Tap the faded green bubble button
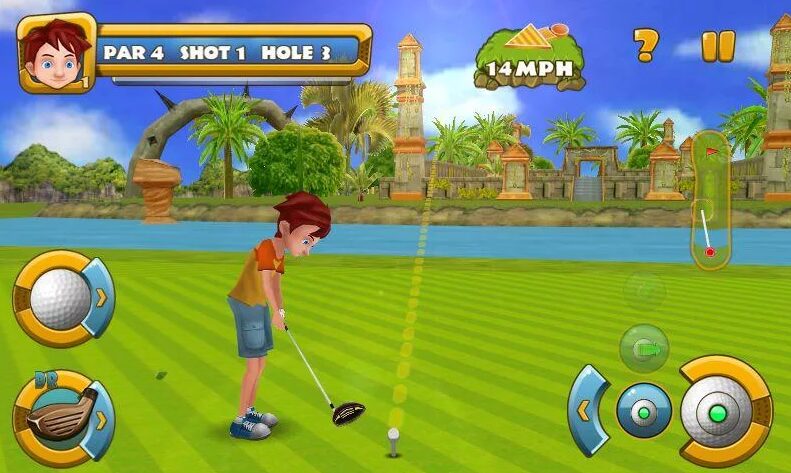 [644, 290]
